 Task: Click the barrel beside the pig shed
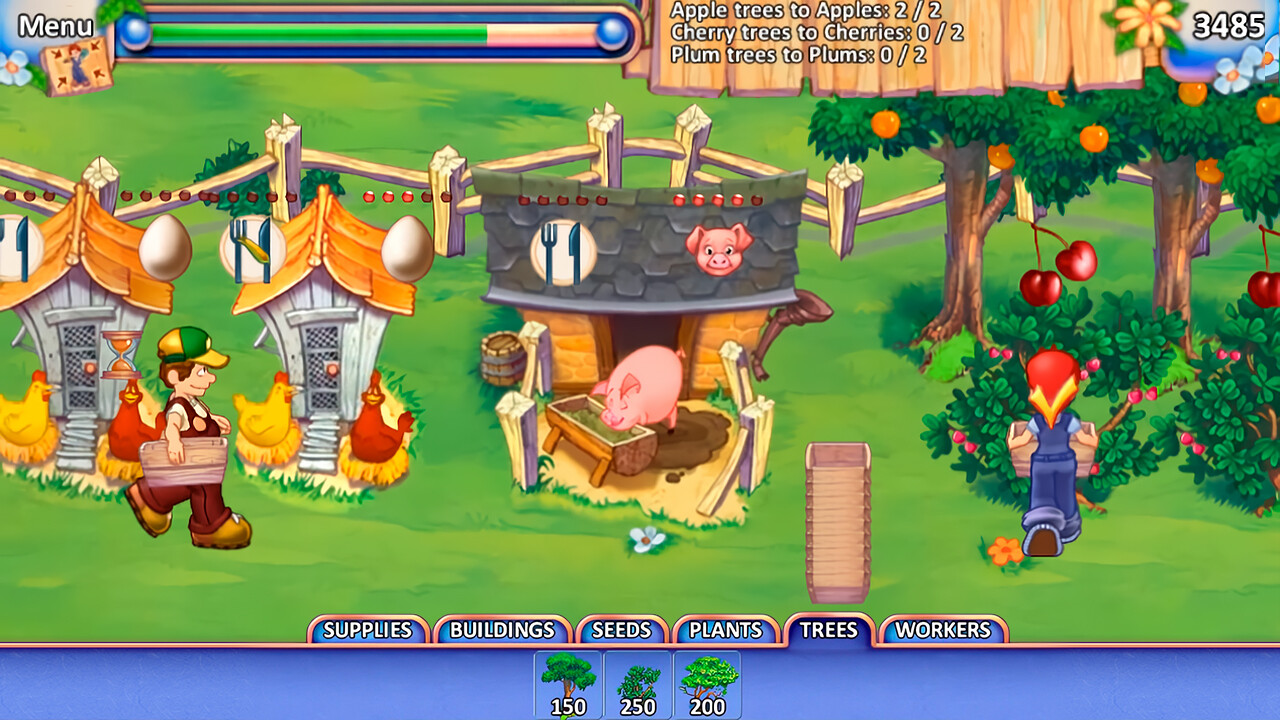pyautogui.click(x=500, y=360)
